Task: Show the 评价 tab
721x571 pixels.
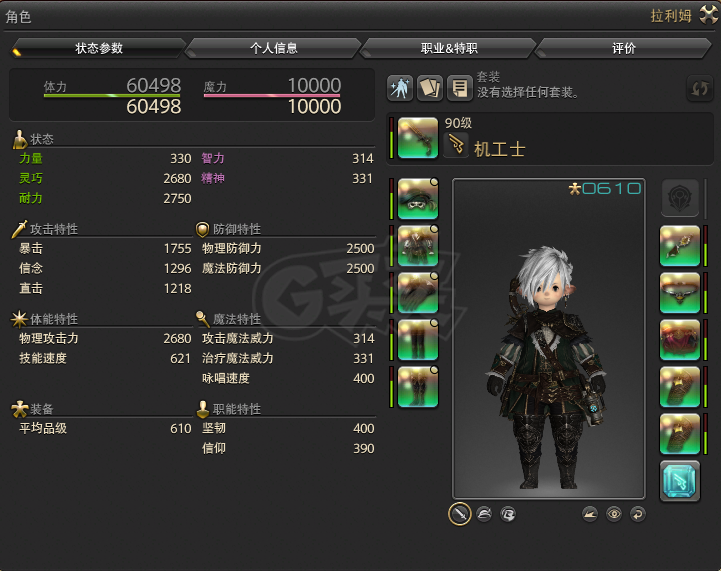Action: click(x=623, y=48)
